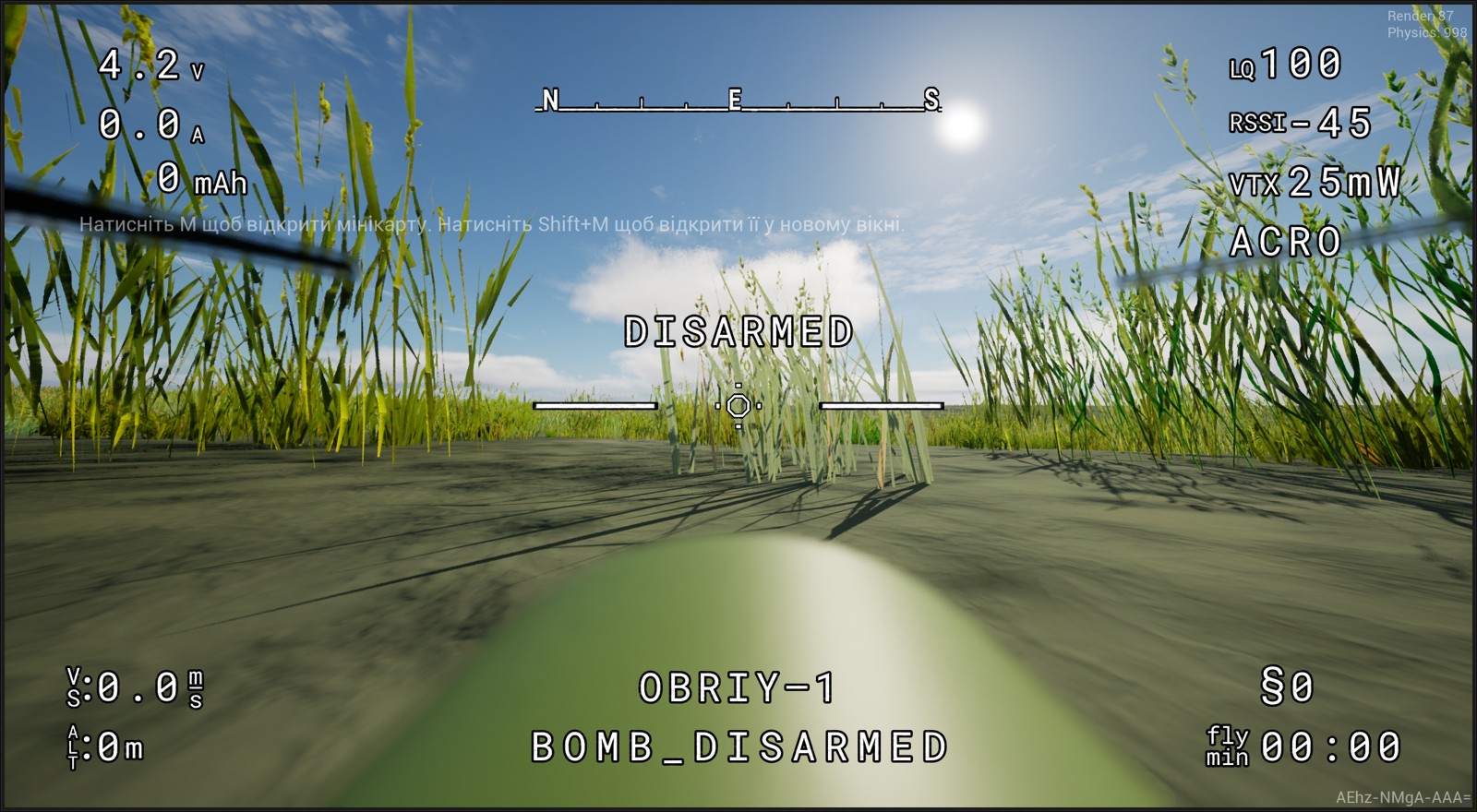The height and width of the screenshot is (812, 1477).
Task: Click the vertical speed V/S readout
Action: pos(134,688)
